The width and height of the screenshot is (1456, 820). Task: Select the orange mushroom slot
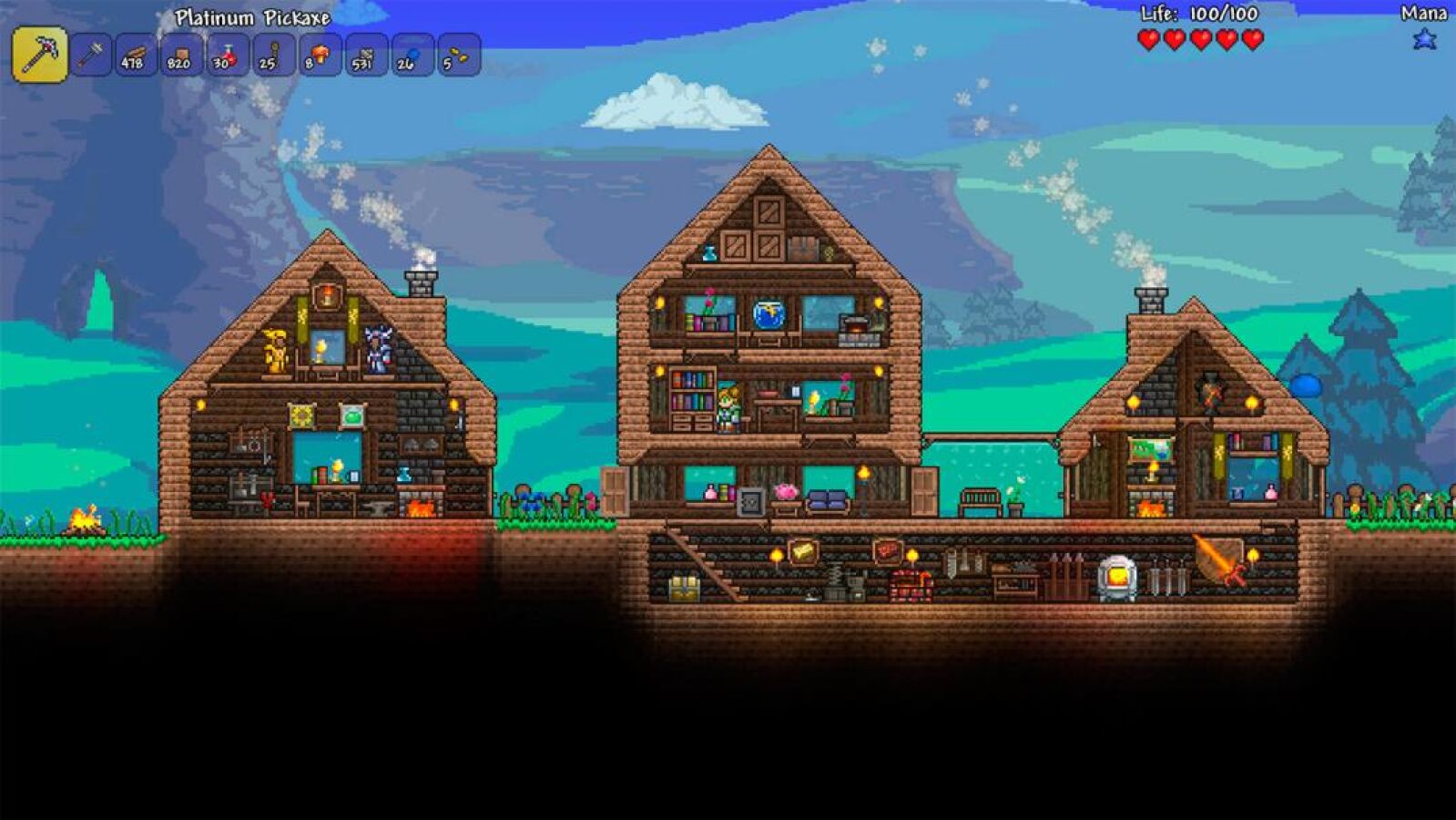pos(321,56)
